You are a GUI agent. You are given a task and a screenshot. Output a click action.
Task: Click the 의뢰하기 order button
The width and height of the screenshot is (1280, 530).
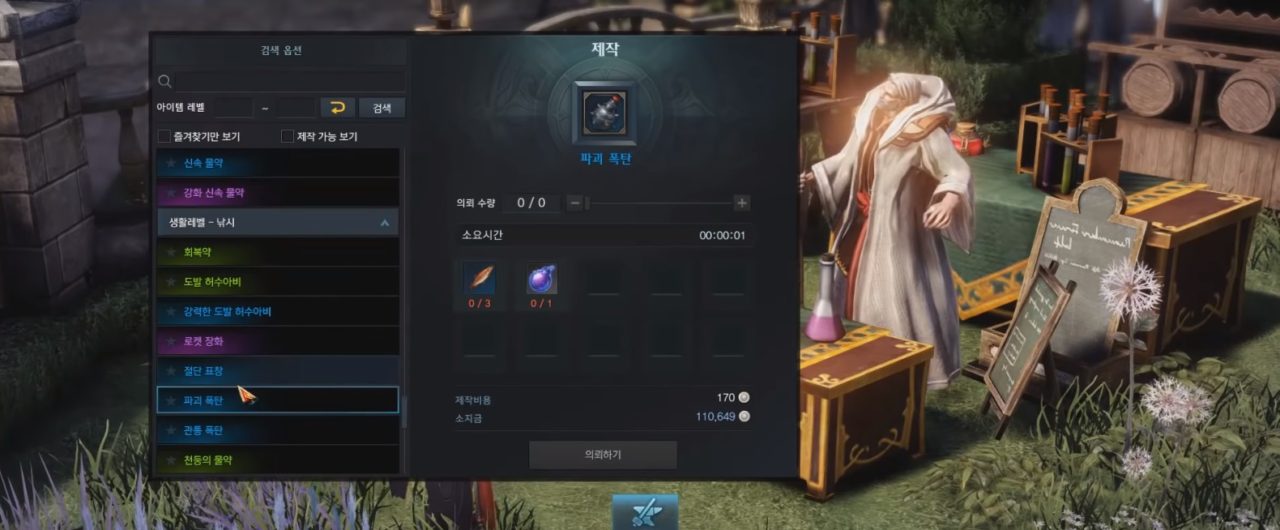603,455
